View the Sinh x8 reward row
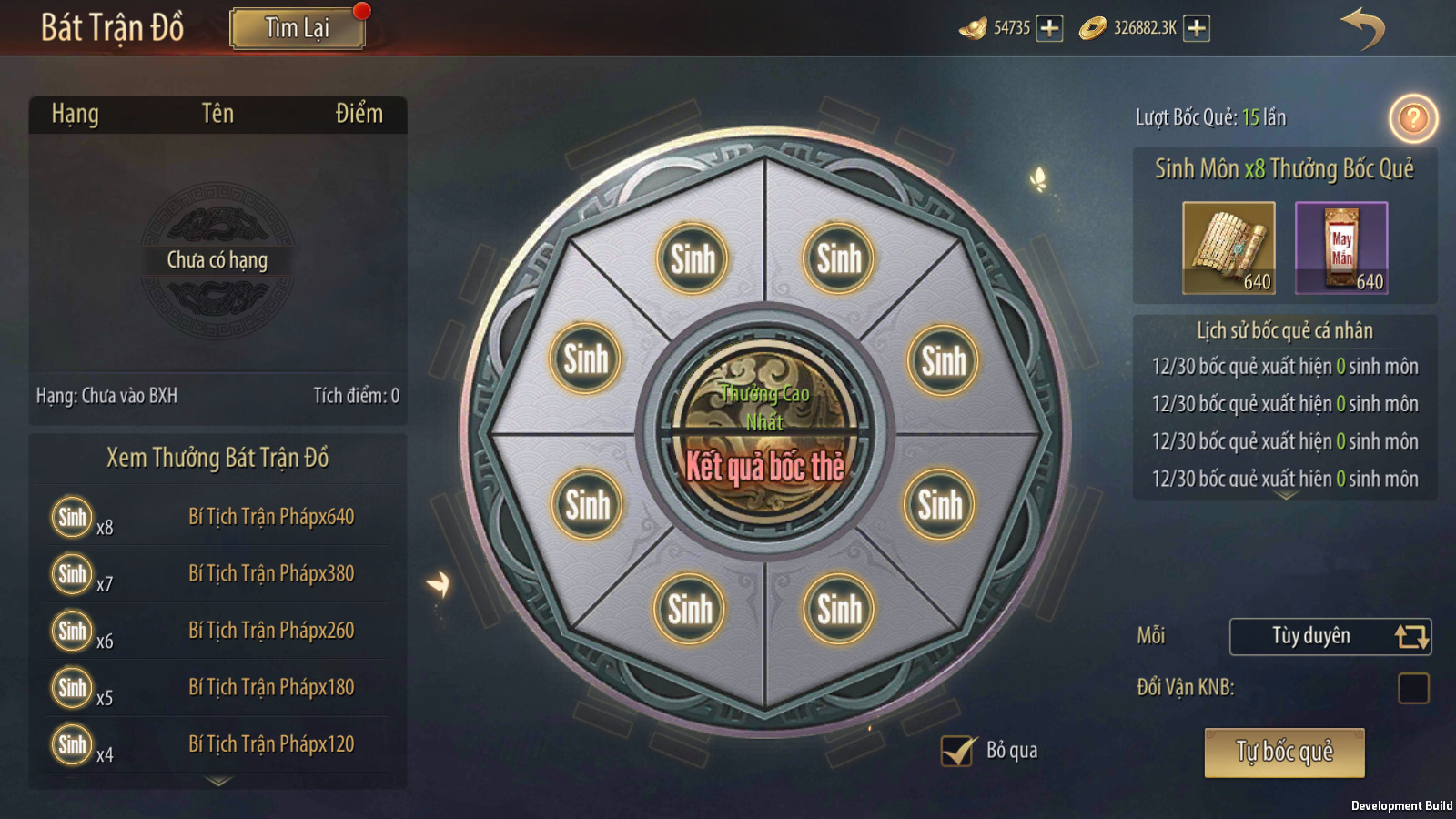The image size is (1456, 819). (x=218, y=517)
